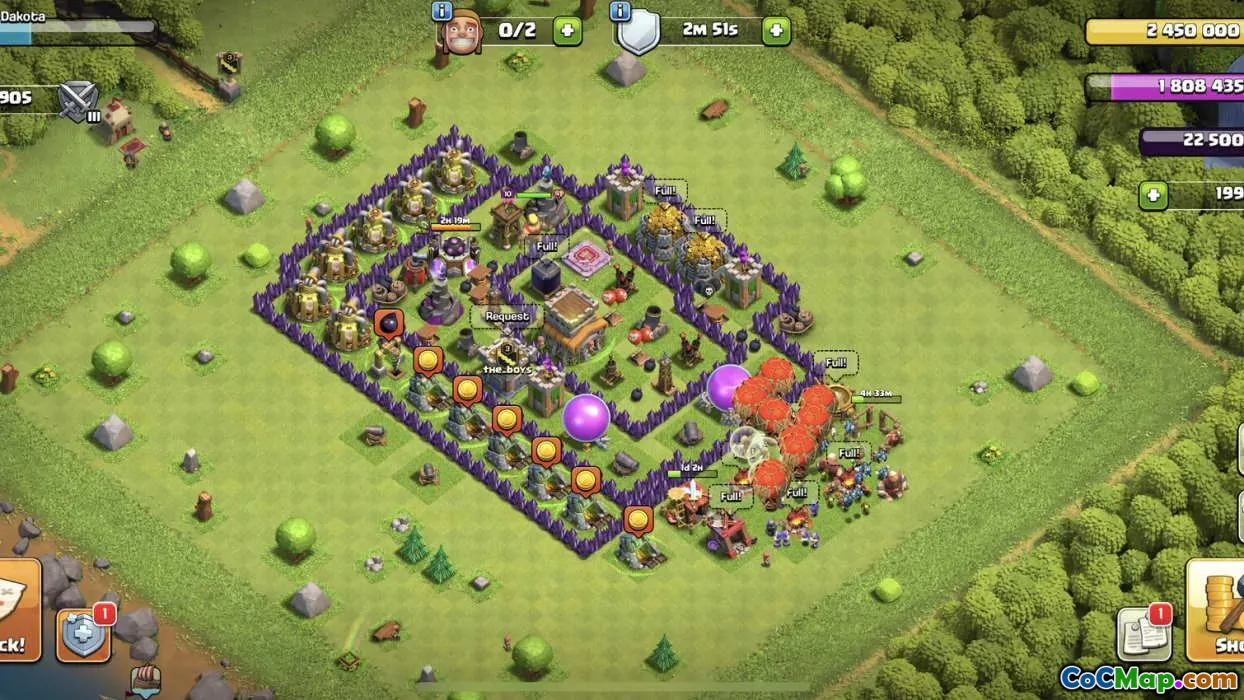1244x700 pixels.
Task: Add shield time with the green plus
Action: click(x=776, y=30)
